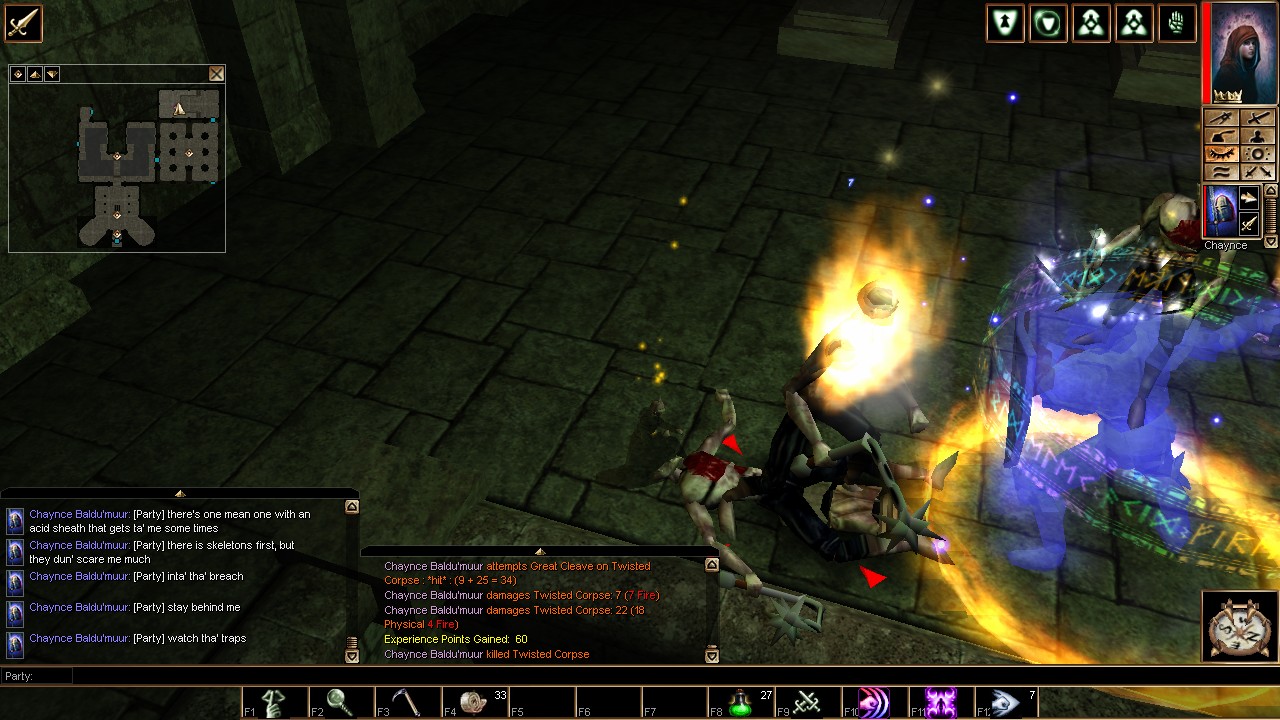Use the pointing hand quickslot with 7 uses
This screenshot has height=720, width=1280.
1005,703
